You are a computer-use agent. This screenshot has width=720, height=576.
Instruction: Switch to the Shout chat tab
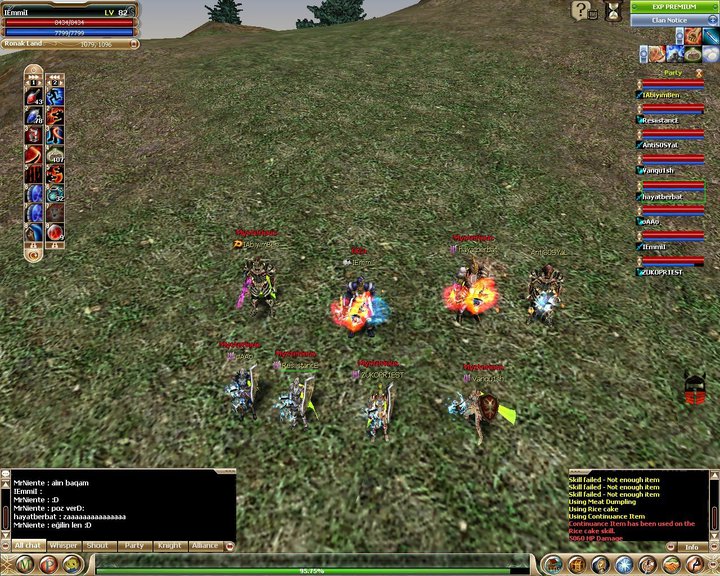(98, 546)
